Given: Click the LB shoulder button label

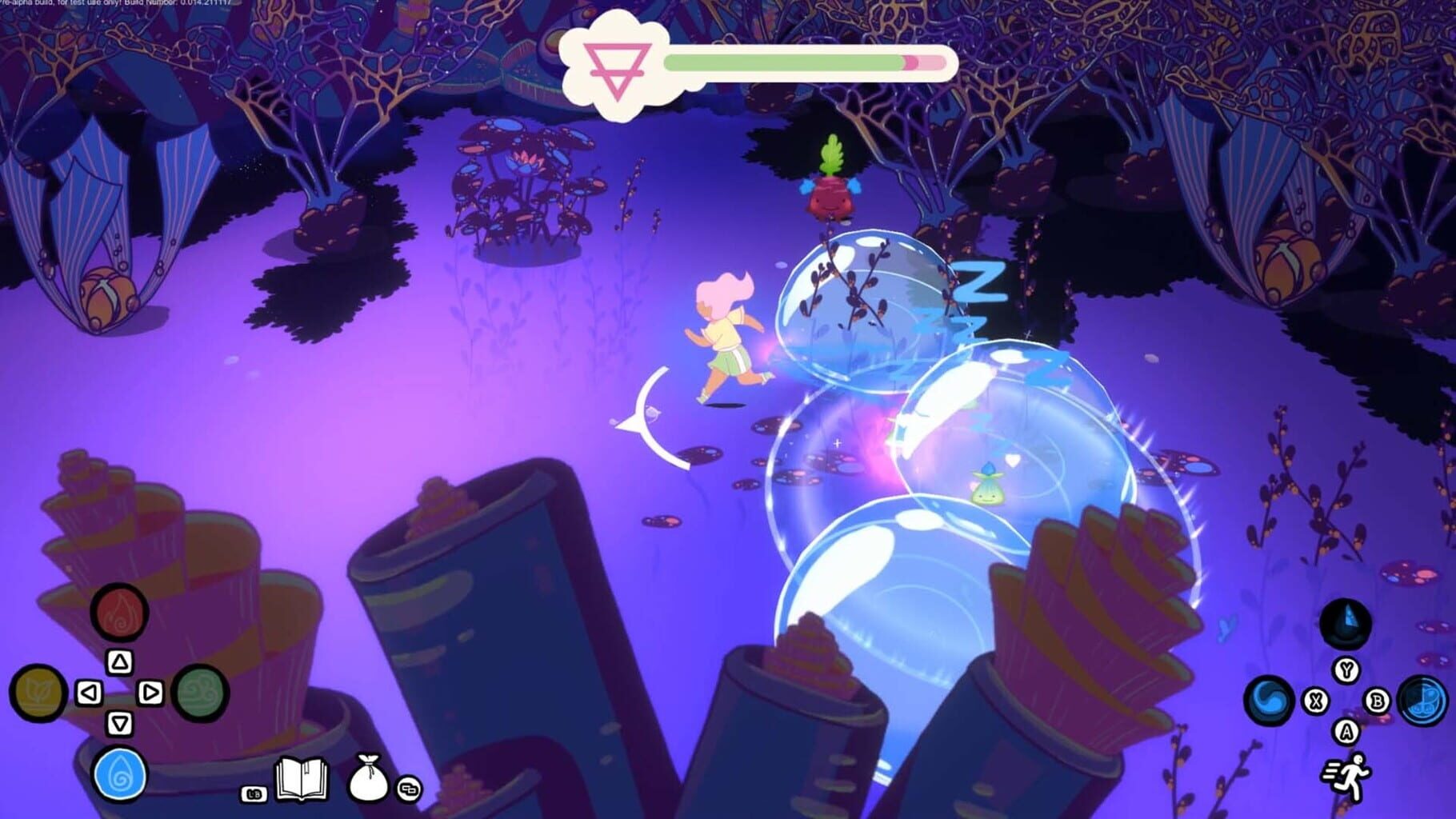Looking at the screenshot, I should [254, 793].
